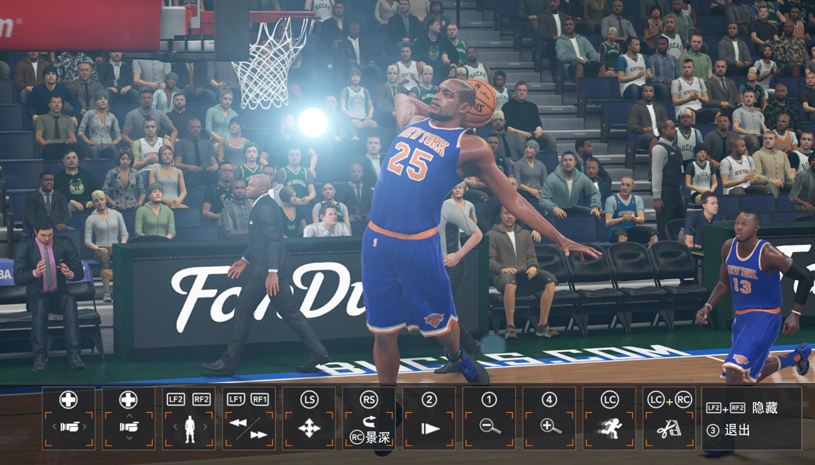Open the scissors clip editing tool

pos(669,418)
